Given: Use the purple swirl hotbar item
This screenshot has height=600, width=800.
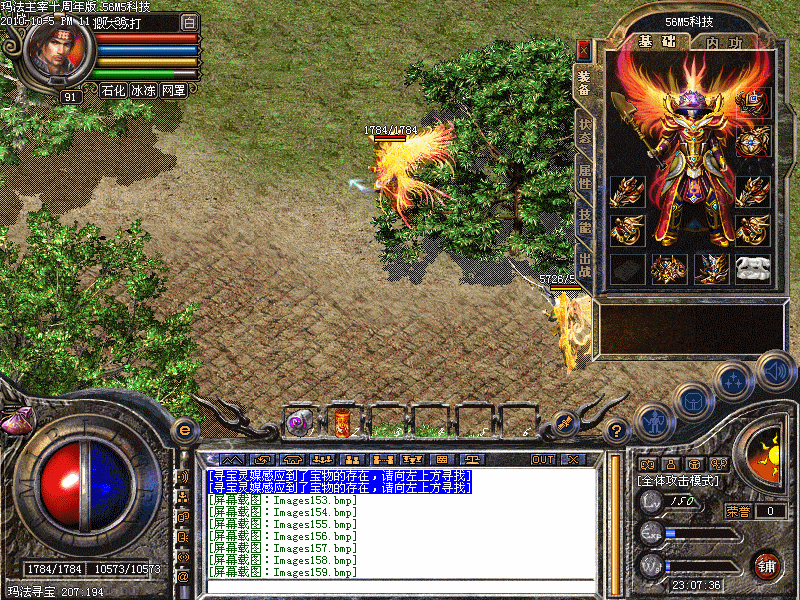Looking at the screenshot, I should (299, 422).
